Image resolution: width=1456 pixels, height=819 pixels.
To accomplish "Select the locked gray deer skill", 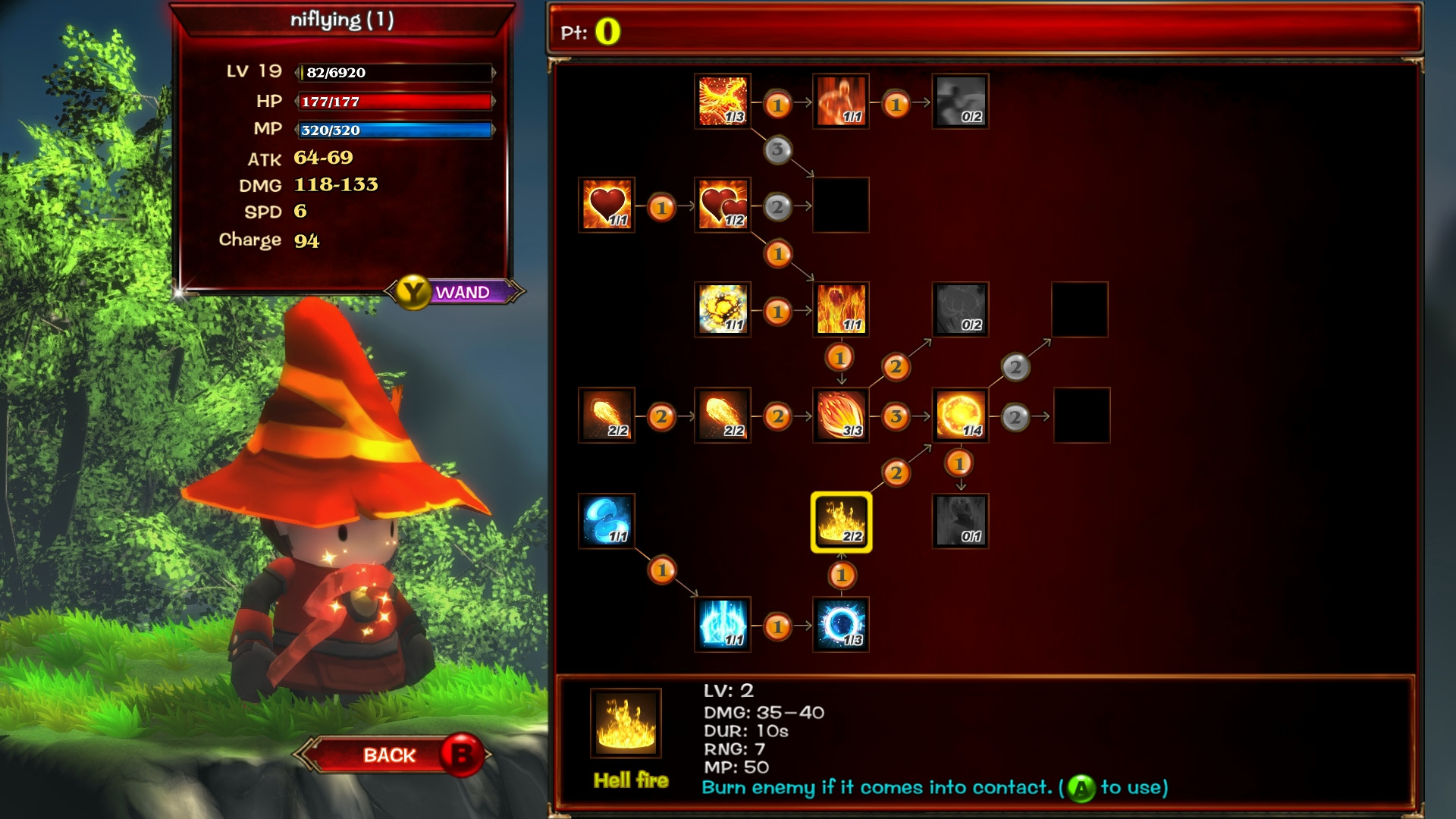I will tap(960, 309).
